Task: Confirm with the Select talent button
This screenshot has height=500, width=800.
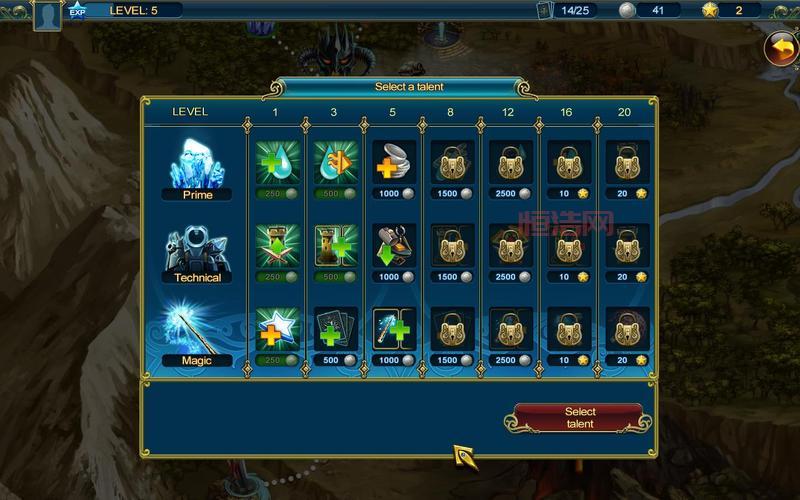Action: click(579, 418)
